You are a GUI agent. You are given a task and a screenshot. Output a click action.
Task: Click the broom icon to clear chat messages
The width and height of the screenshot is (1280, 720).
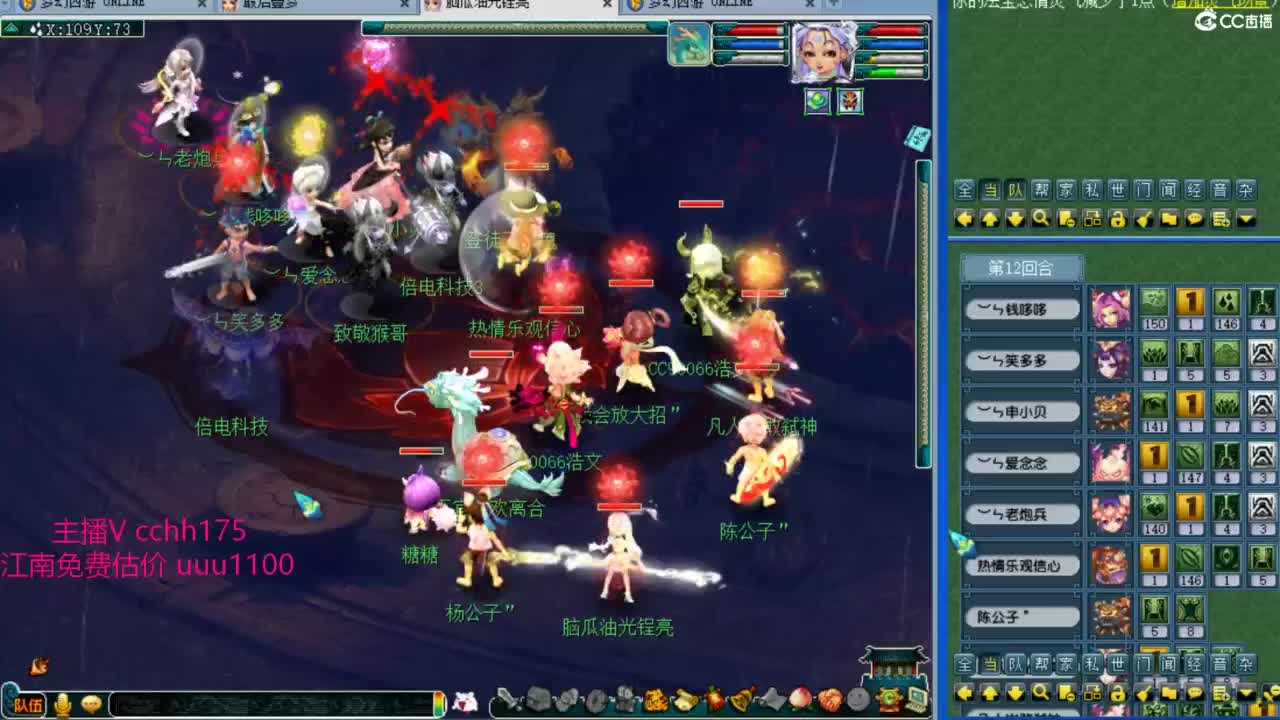pyautogui.click(x=1143, y=219)
